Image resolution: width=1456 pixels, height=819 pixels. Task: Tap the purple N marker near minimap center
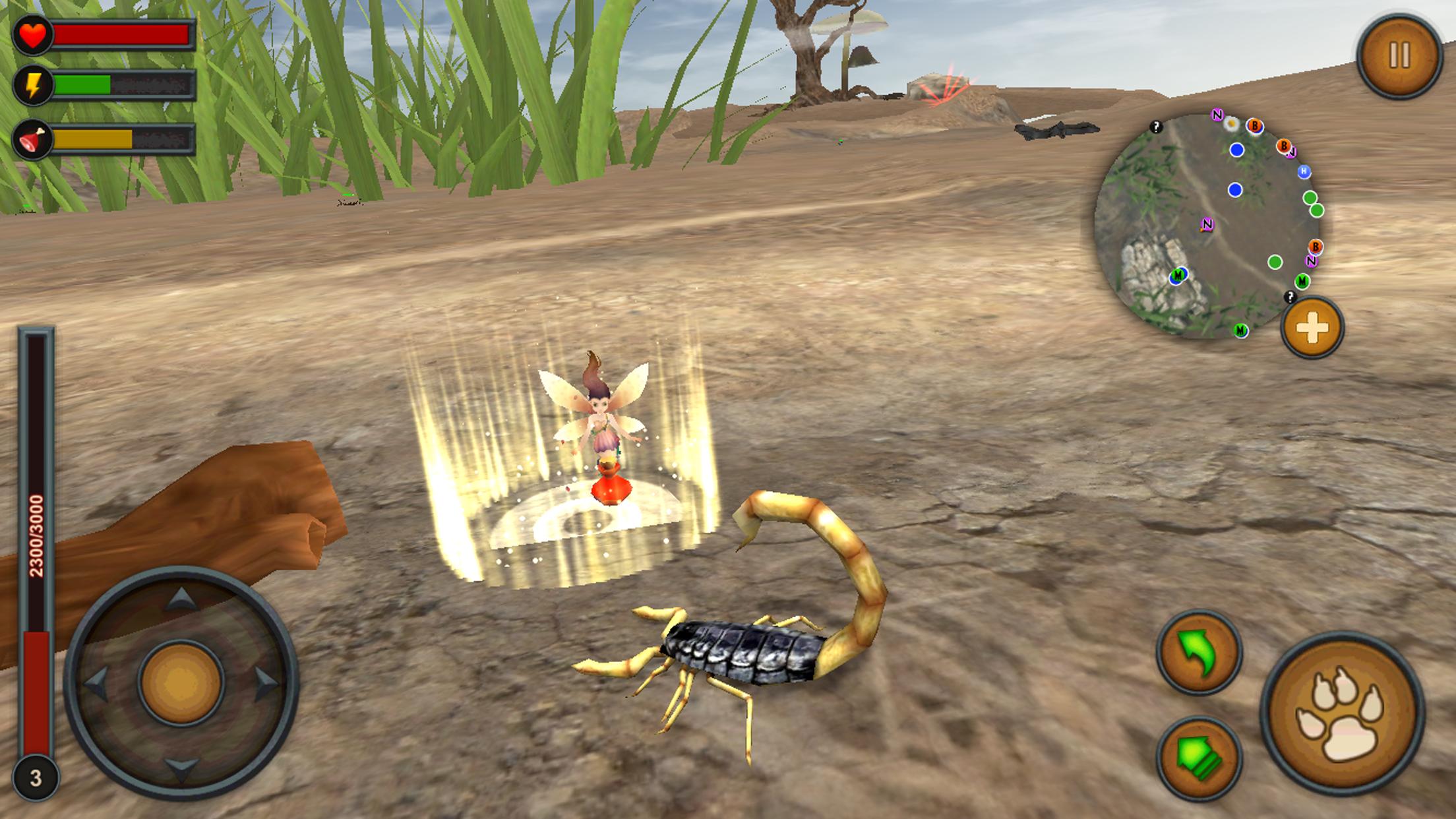click(x=1207, y=224)
